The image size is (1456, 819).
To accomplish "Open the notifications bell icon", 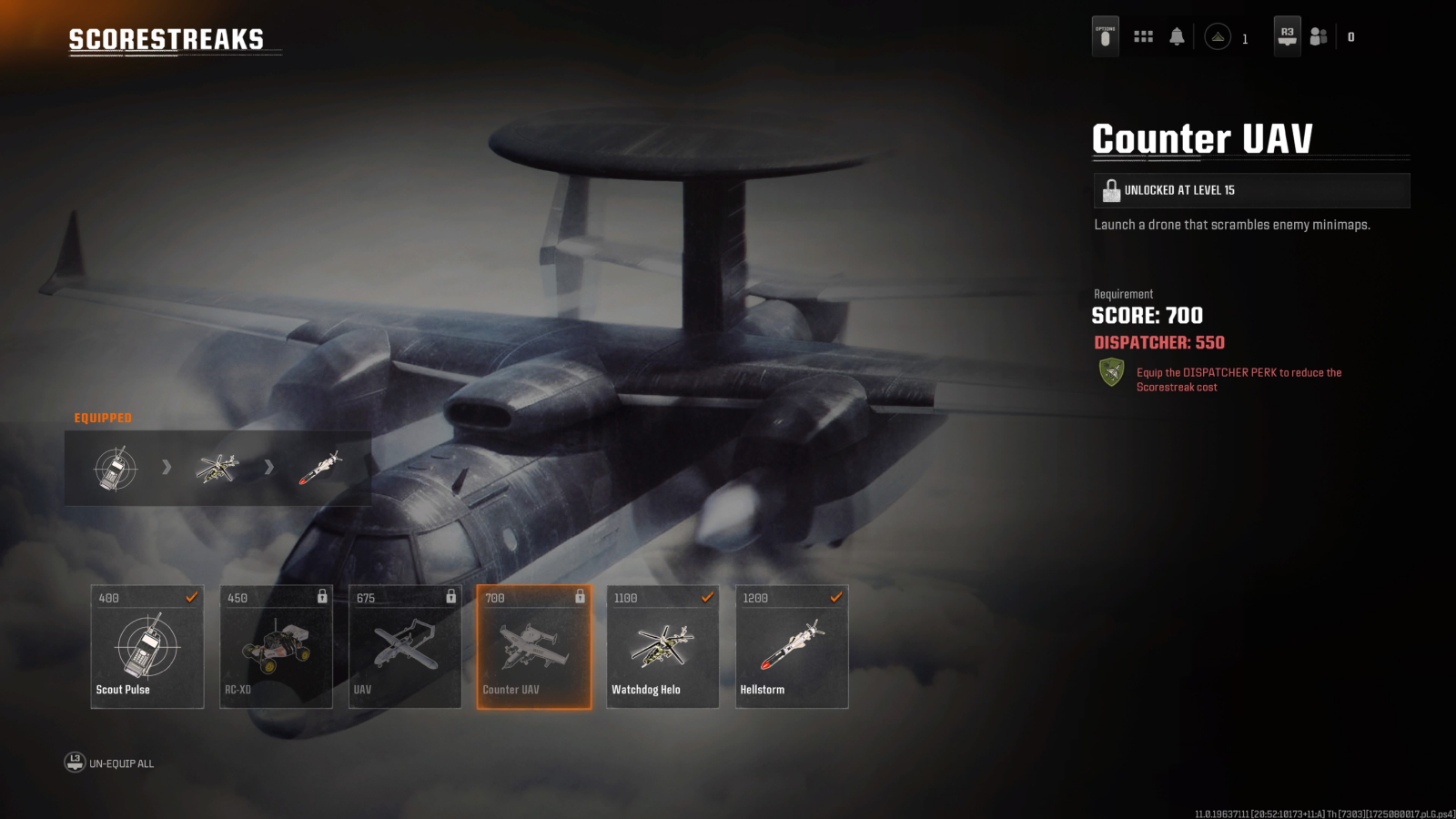I will click(1176, 35).
